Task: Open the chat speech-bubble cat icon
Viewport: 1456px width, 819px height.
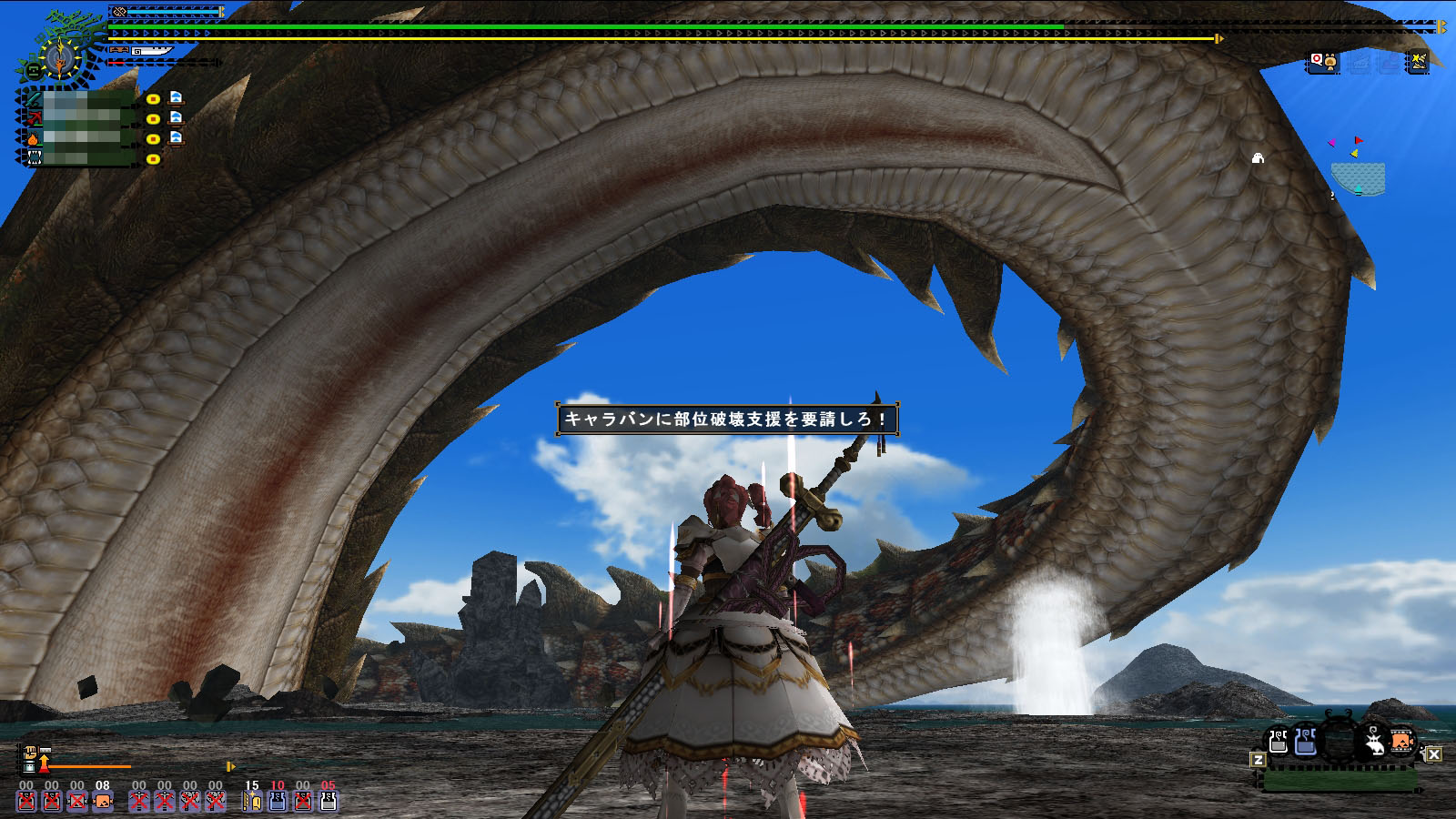Action: tap(1323, 62)
